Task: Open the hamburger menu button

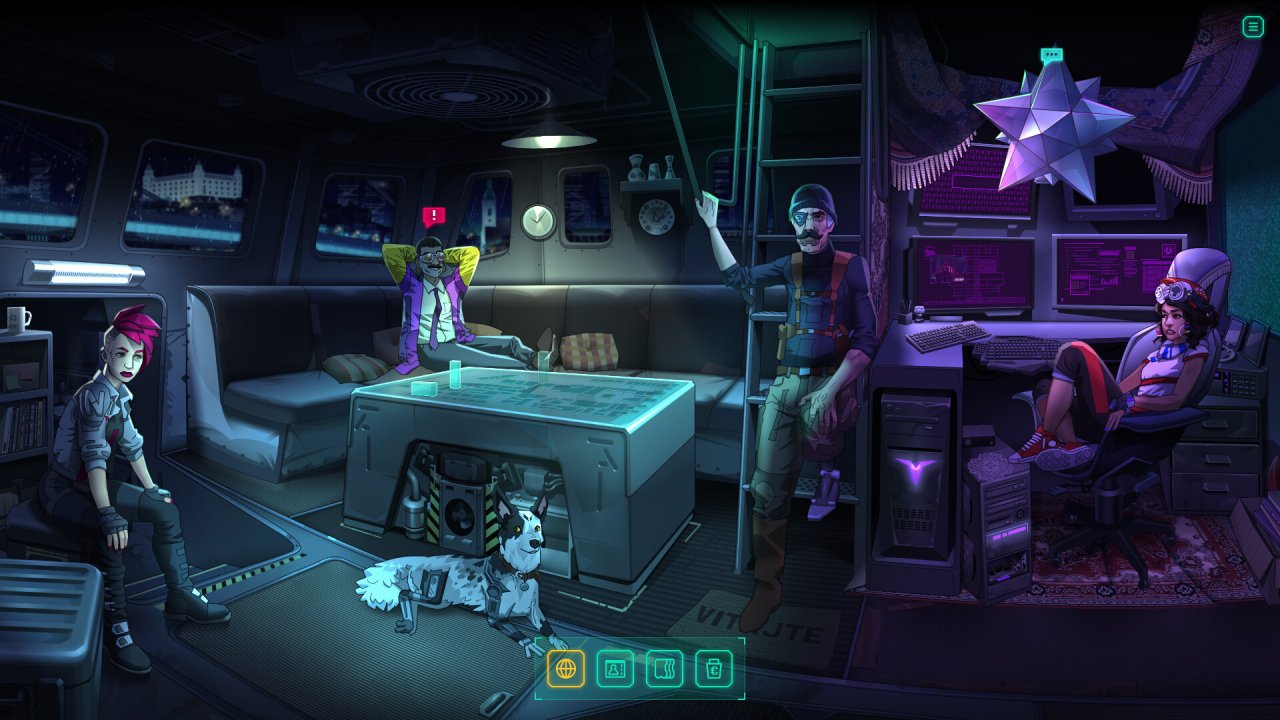Action: pos(1253,27)
